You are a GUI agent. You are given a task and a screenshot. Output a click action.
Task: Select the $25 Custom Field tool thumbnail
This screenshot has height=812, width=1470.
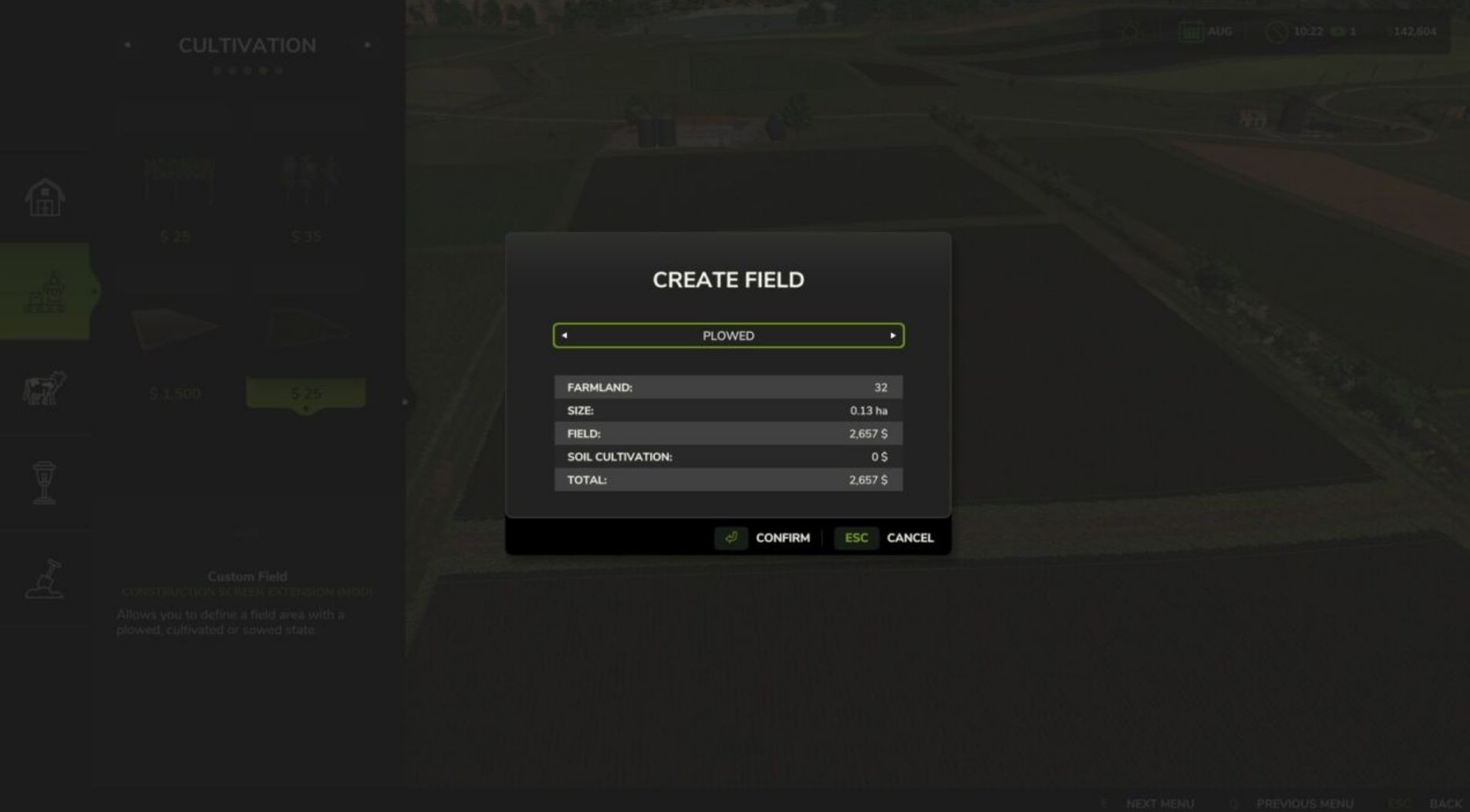pos(306,332)
